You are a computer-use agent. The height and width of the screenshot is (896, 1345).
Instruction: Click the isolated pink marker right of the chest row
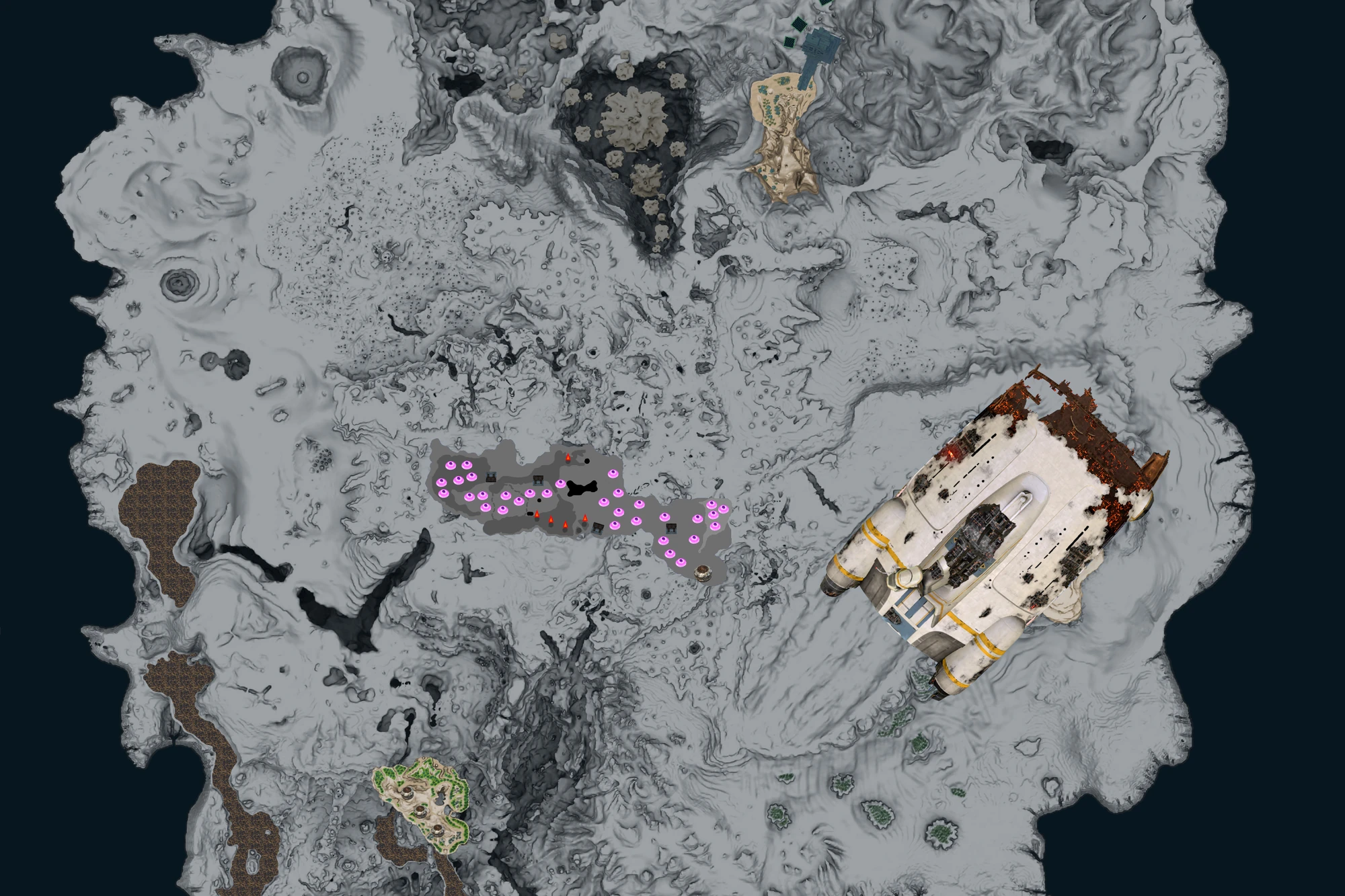[613, 473]
